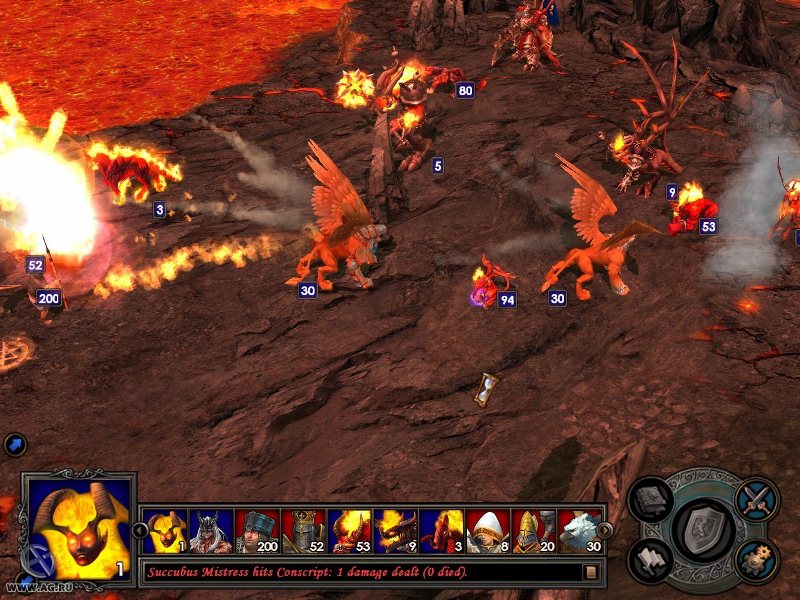Pick the knight unit portrait showing 52
Viewport: 800px width, 600px height.
click(x=302, y=531)
